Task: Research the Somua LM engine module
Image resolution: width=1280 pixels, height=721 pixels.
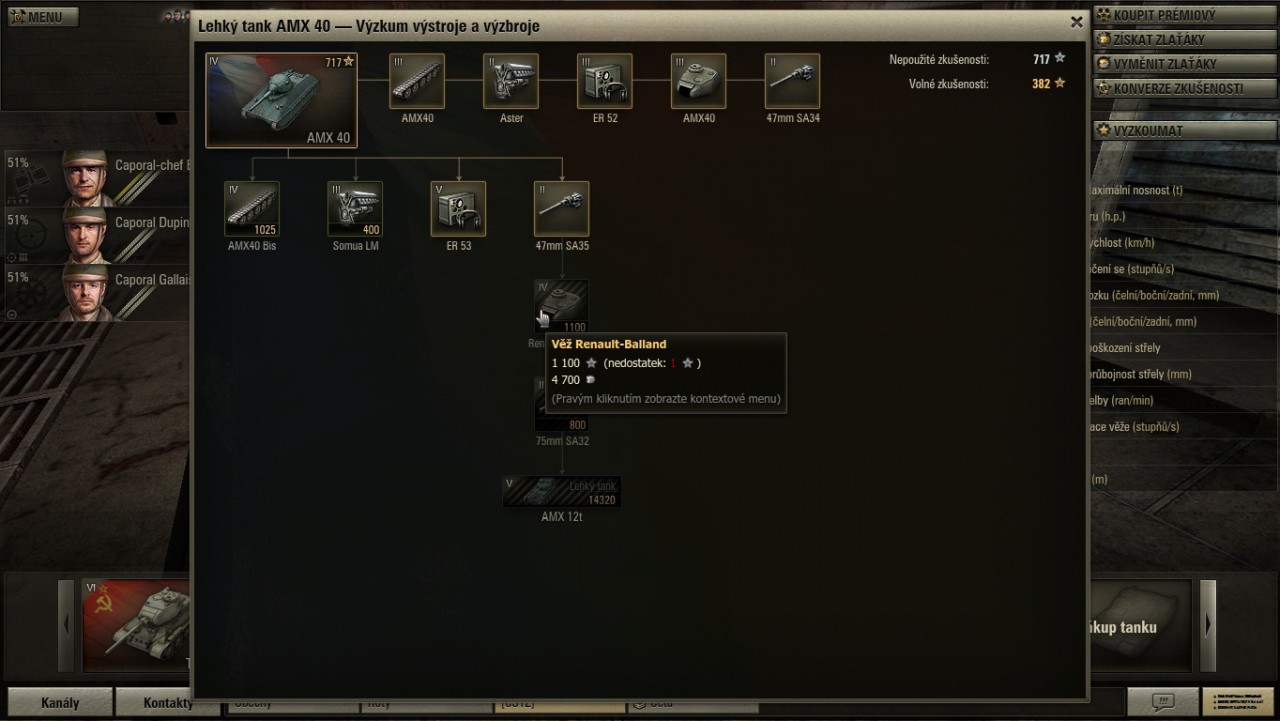Action: pos(355,209)
